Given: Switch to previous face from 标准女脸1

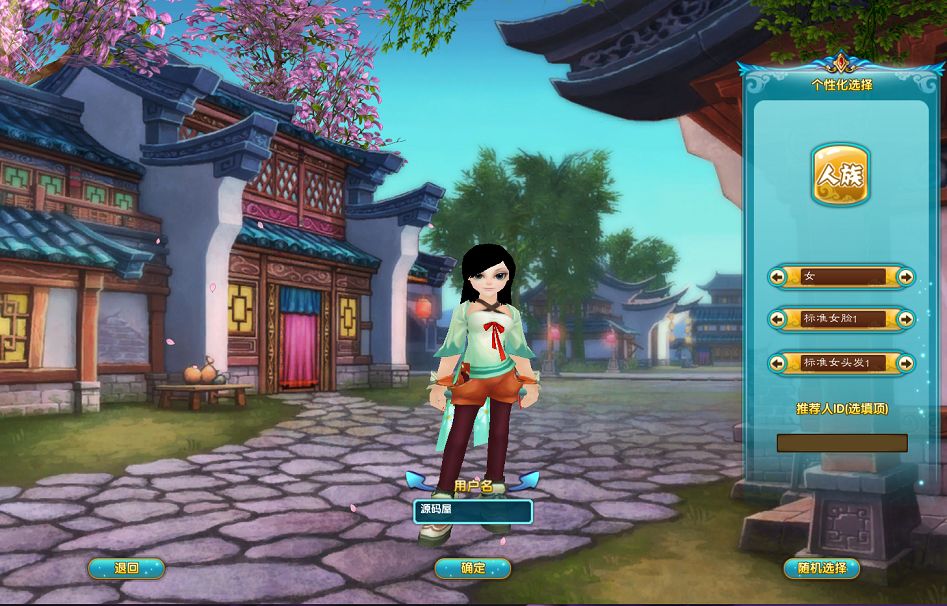Looking at the screenshot, I should point(778,319).
